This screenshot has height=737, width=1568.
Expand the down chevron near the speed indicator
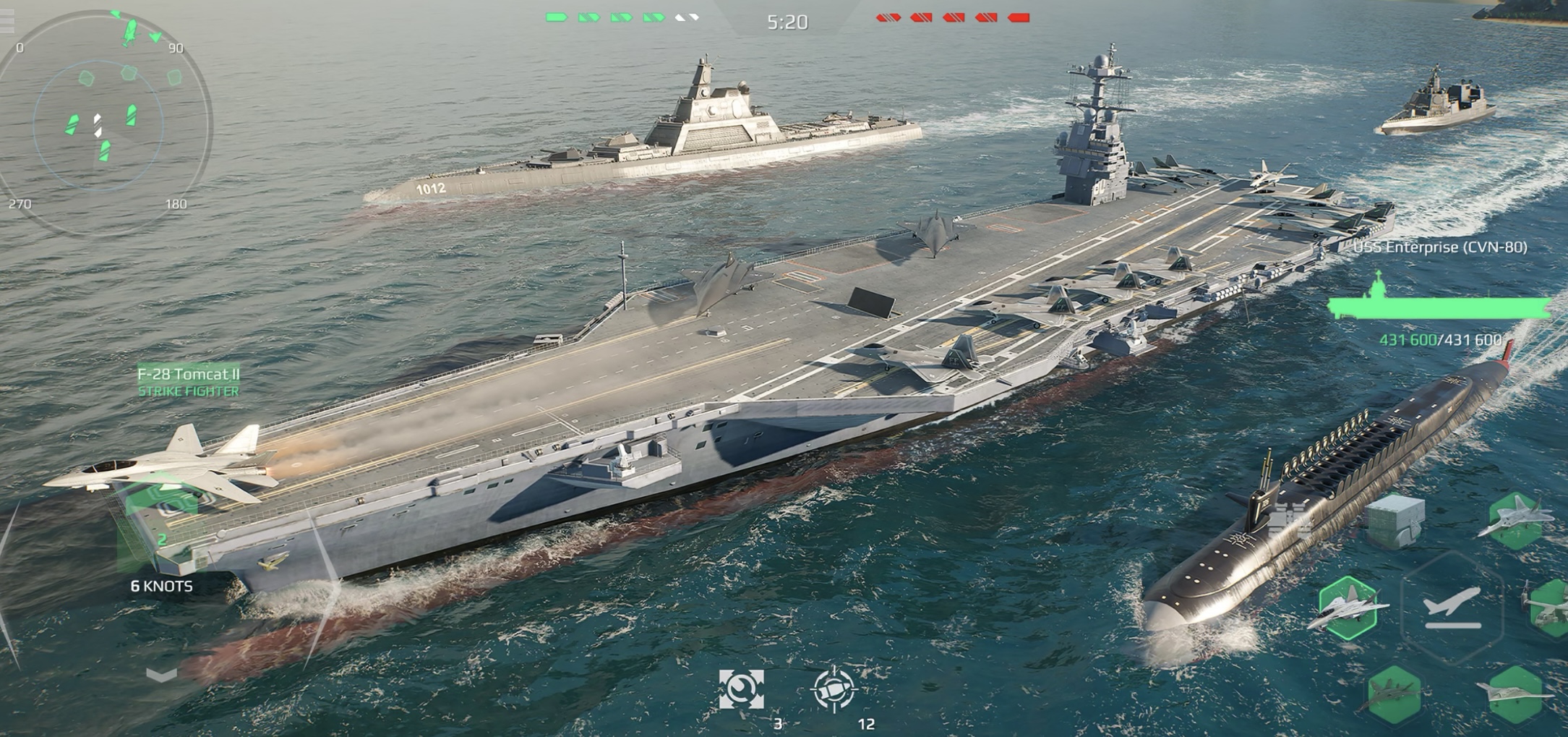point(161,676)
